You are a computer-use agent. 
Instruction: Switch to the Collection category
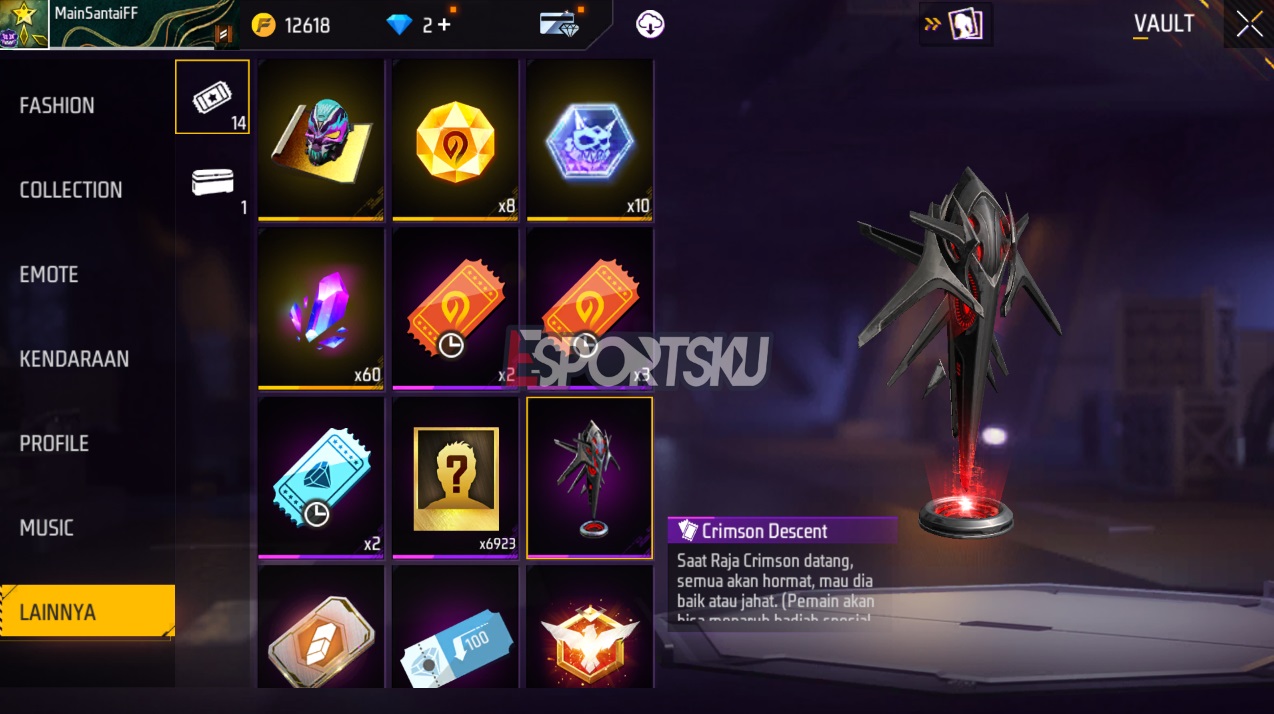(x=71, y=190)
